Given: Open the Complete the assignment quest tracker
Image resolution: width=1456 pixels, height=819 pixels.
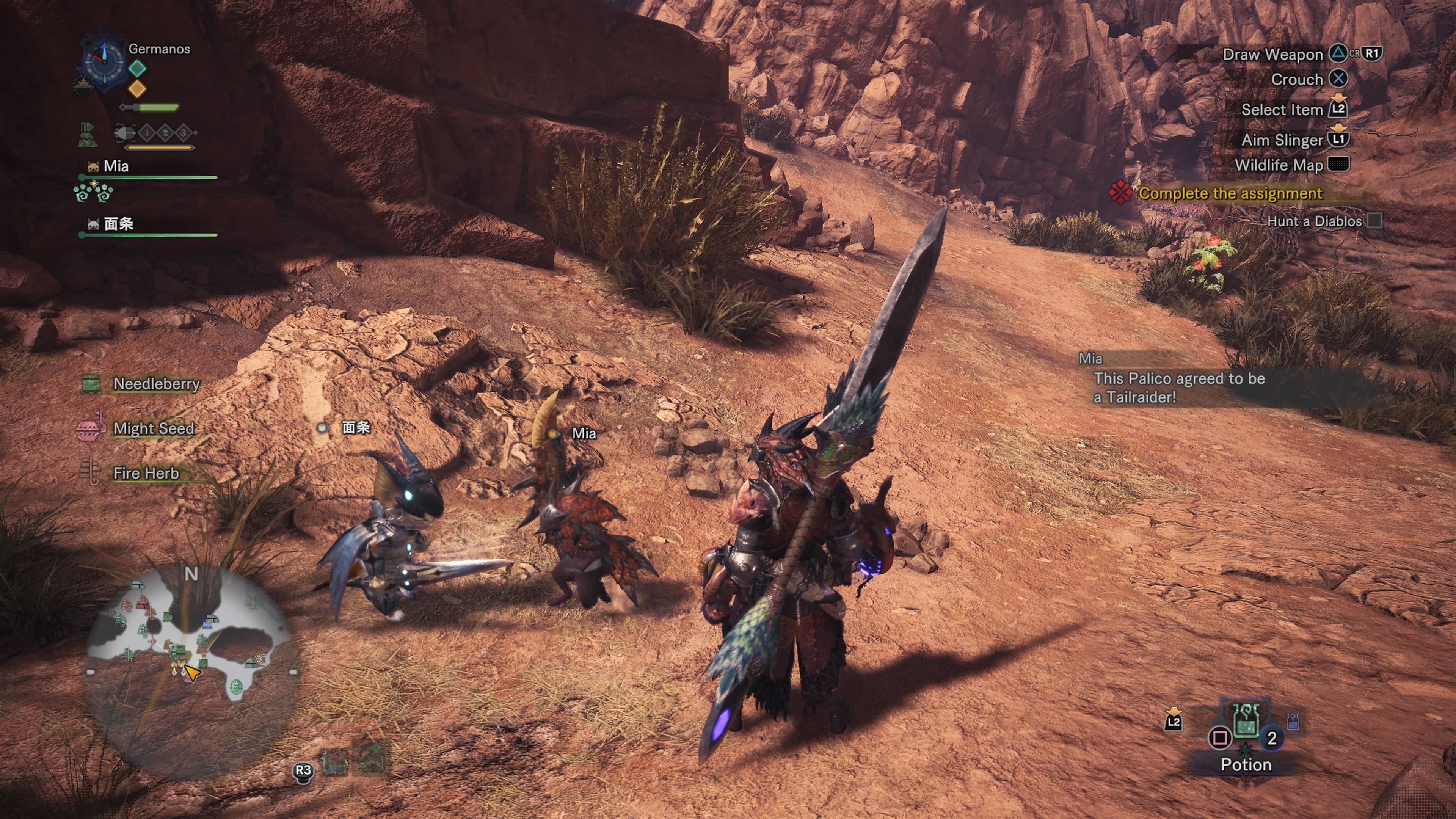Looking at the screenshot, I should coord(1229,193).
